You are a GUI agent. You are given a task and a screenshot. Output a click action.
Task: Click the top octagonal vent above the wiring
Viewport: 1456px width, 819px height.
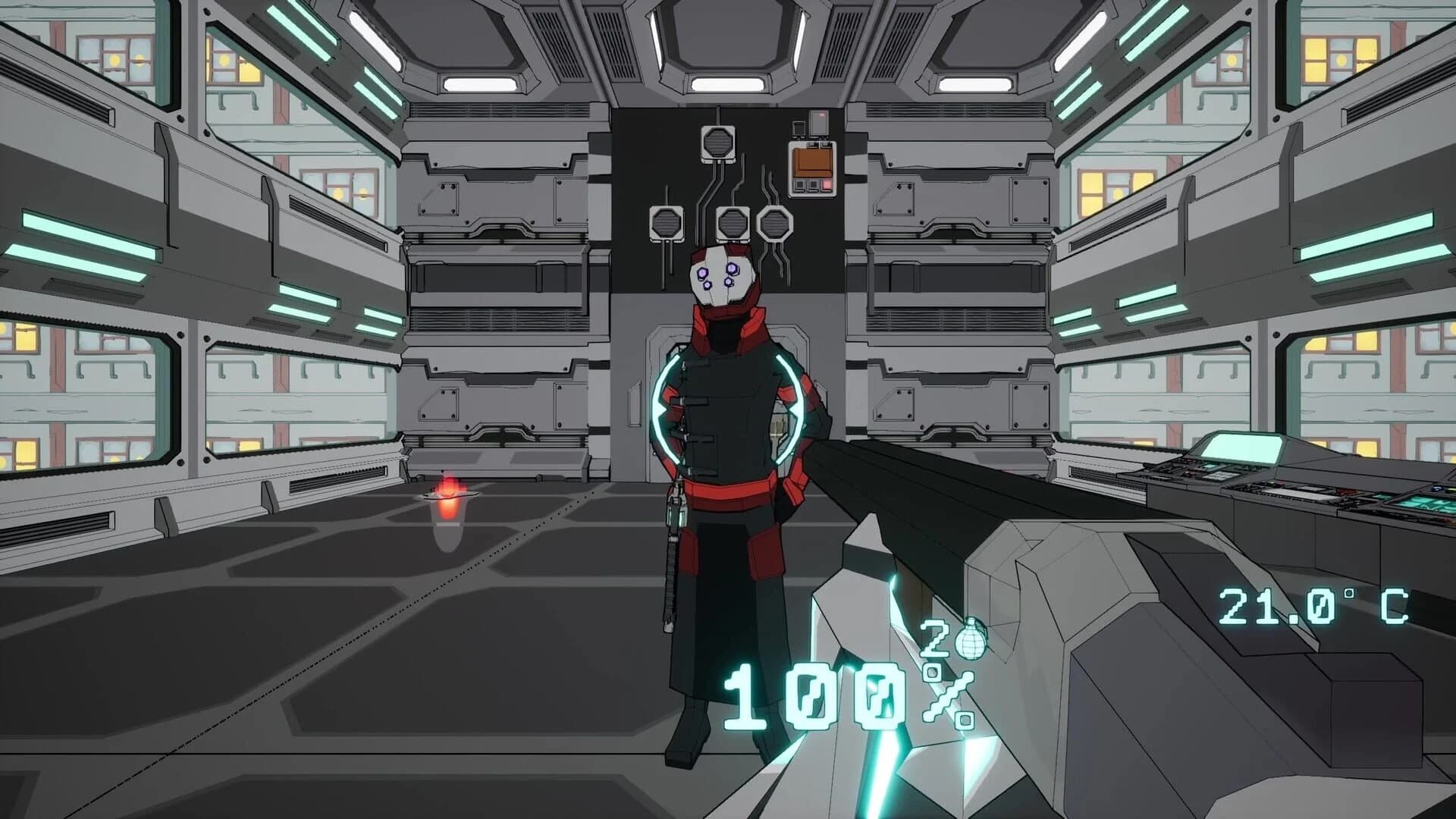coord(717,144)
